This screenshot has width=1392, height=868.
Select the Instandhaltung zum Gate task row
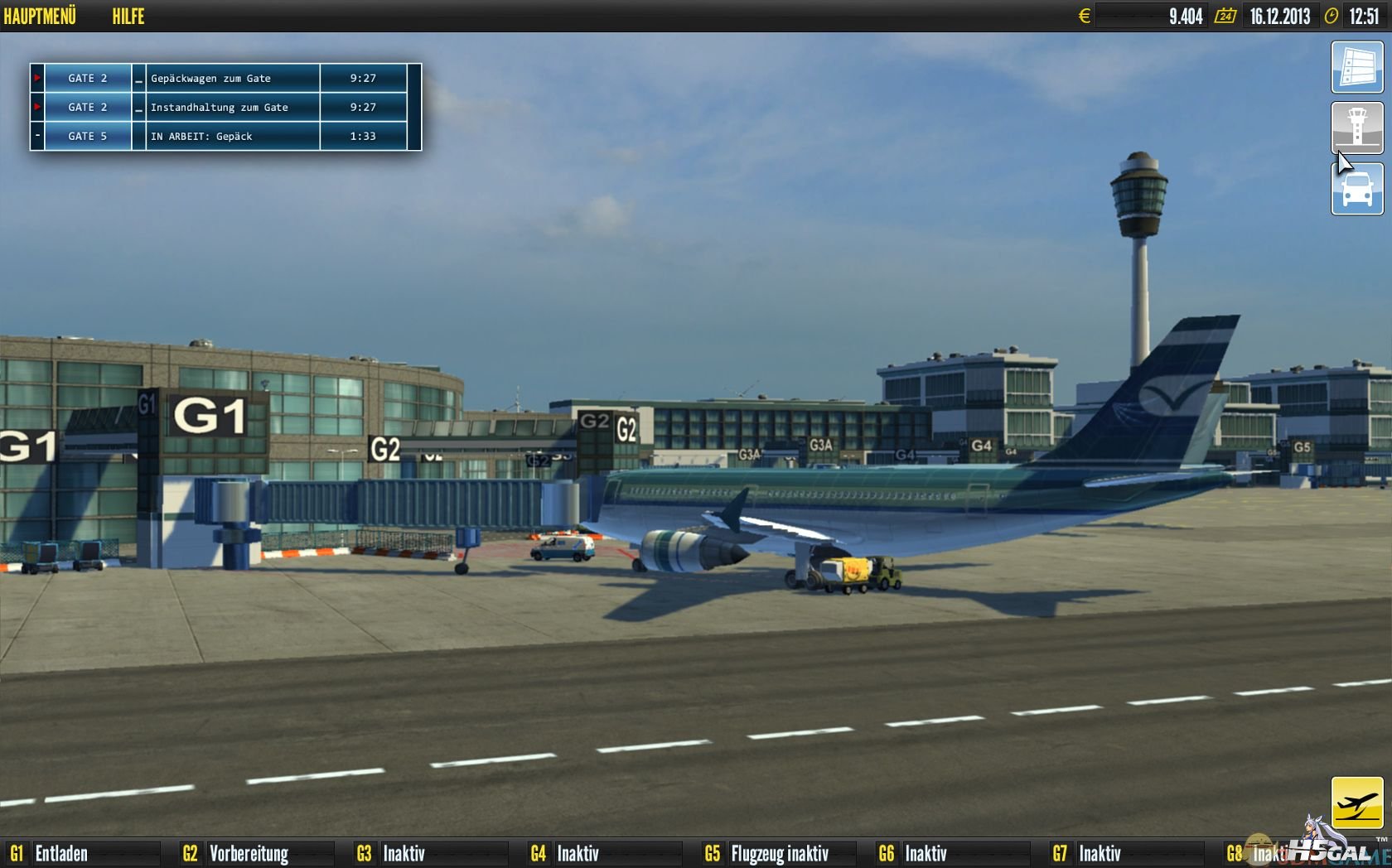[x=225, y=107]
